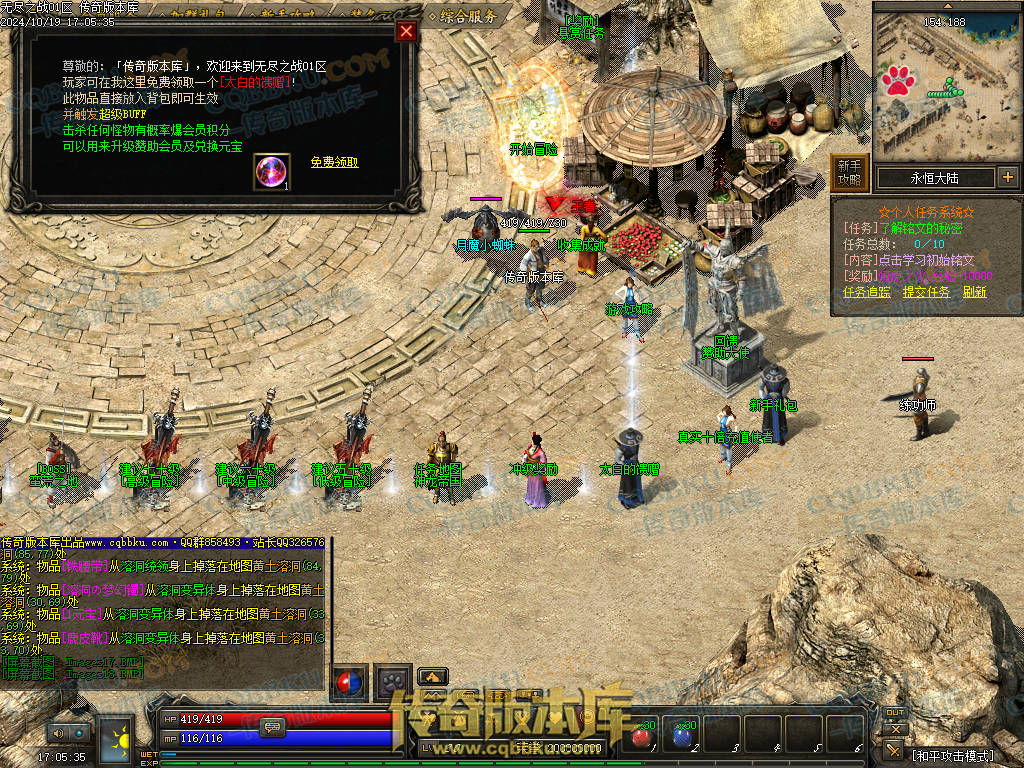Click the paw print pet icon
The image size is (1024, 768).
390,682
